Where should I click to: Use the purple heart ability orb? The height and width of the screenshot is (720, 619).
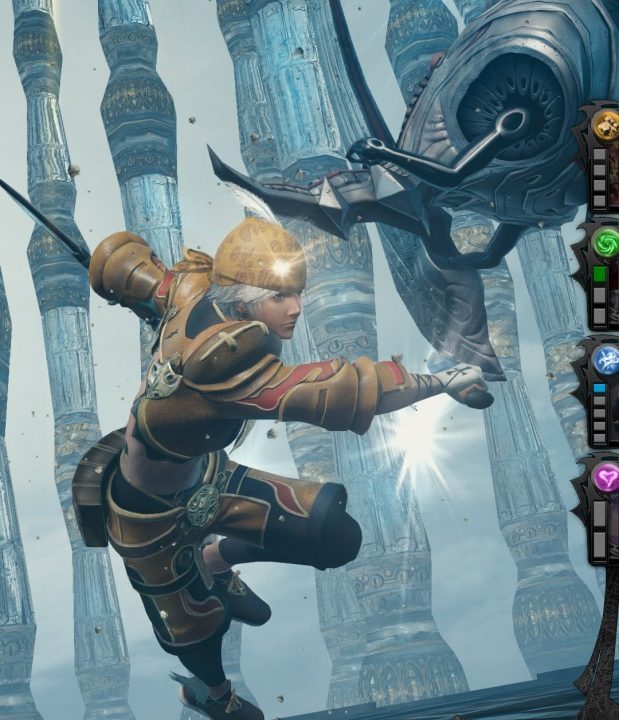coord(607,477)
